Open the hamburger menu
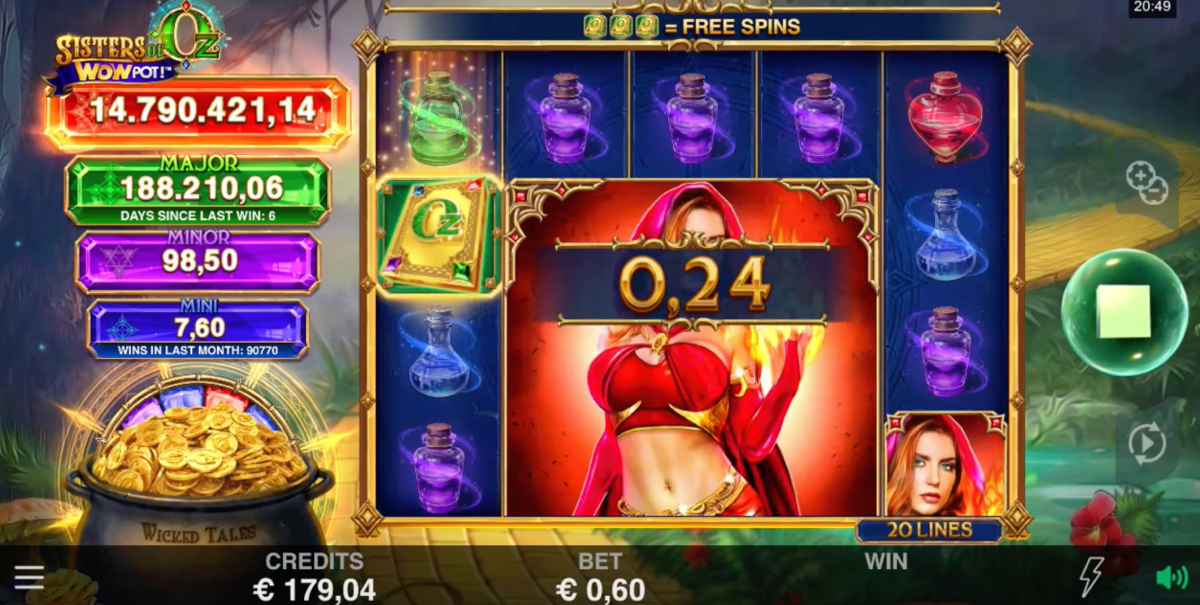 pyautogui.click(x=29, y=577)
